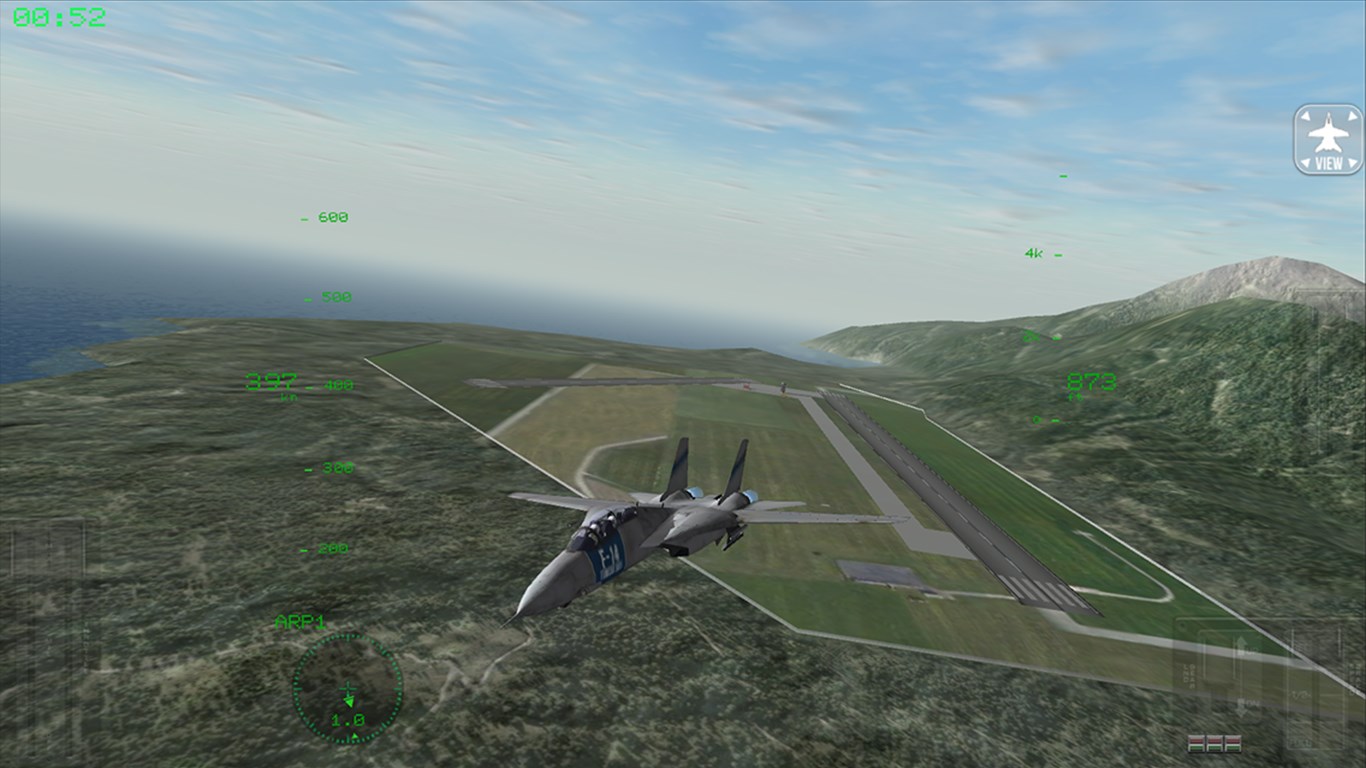1366x768 pixels.
Task: Click the ARP1 navigation radar scope
Action: [347, 689]
